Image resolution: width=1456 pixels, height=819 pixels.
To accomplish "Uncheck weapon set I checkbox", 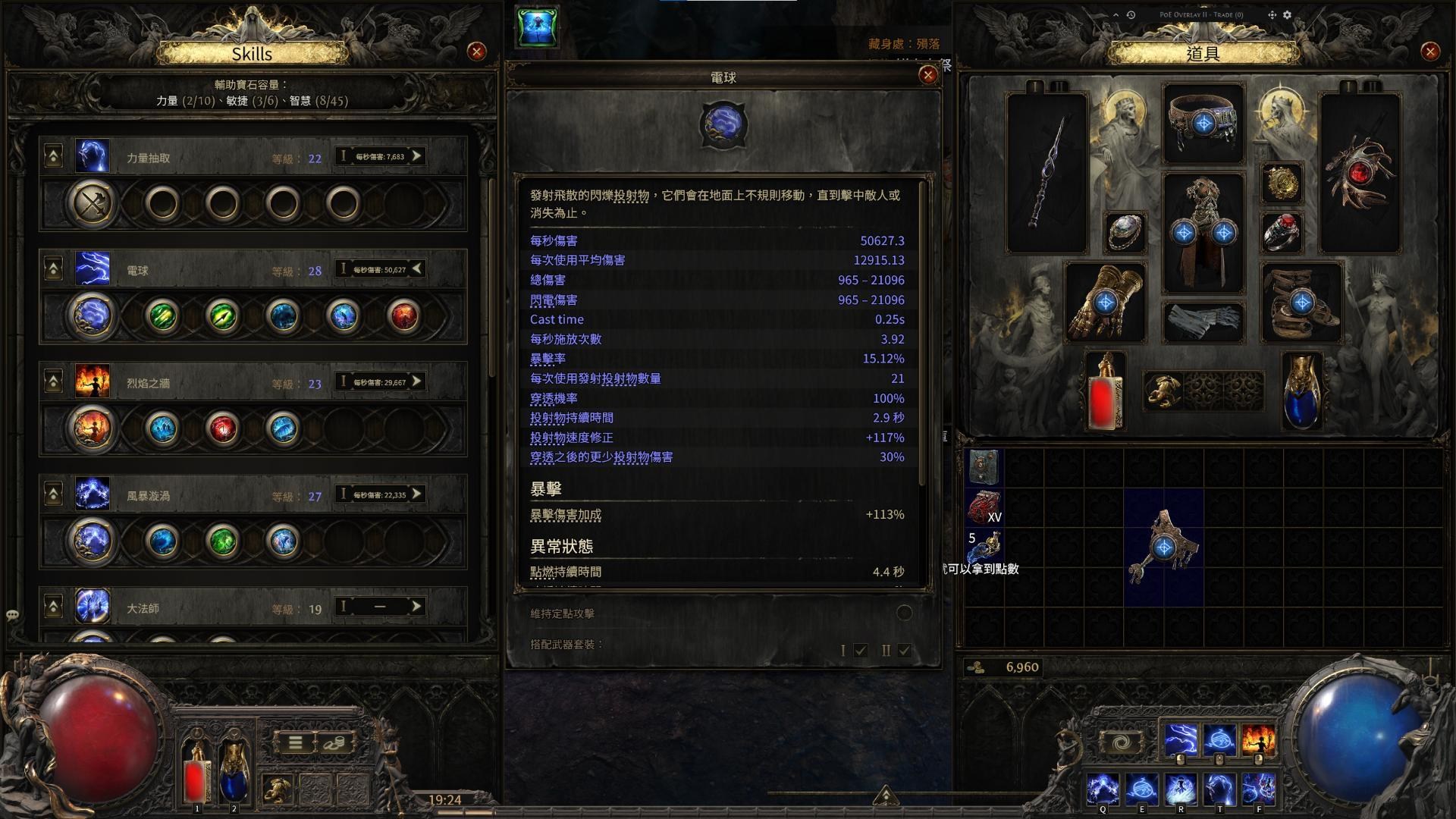I will (x=859, y=650).
